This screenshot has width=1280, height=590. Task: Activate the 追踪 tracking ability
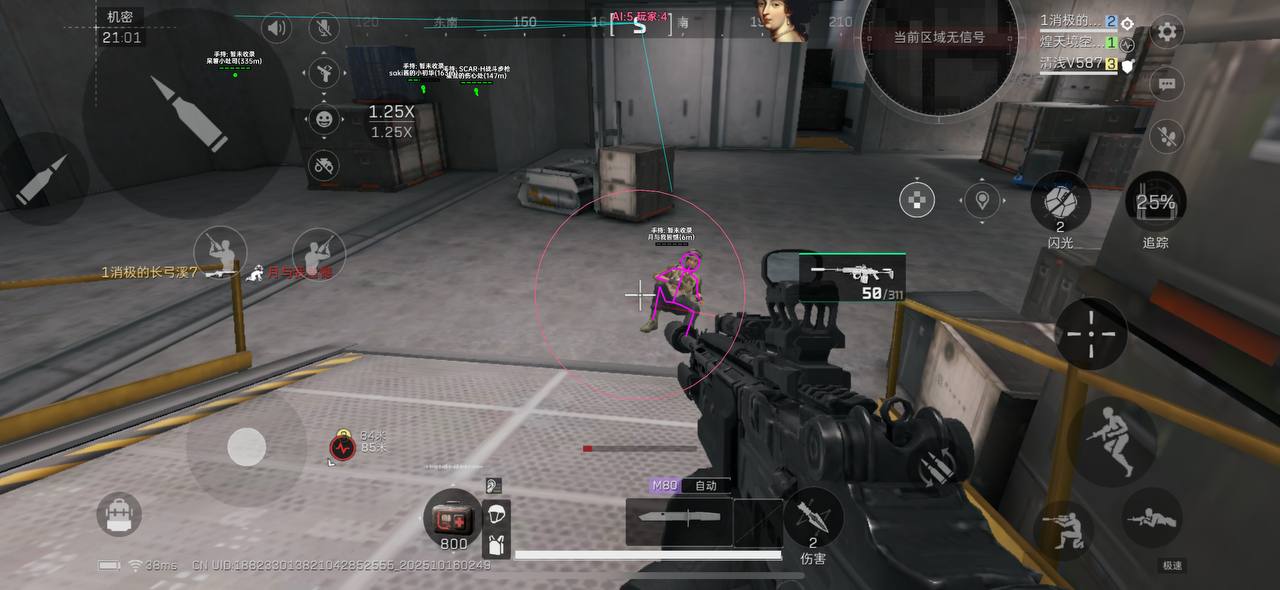(x=1155, y=204)
